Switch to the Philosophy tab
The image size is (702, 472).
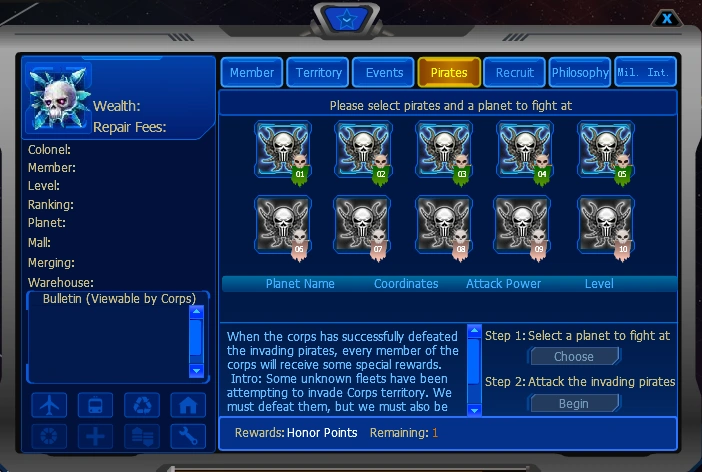[x=580, y=73]
